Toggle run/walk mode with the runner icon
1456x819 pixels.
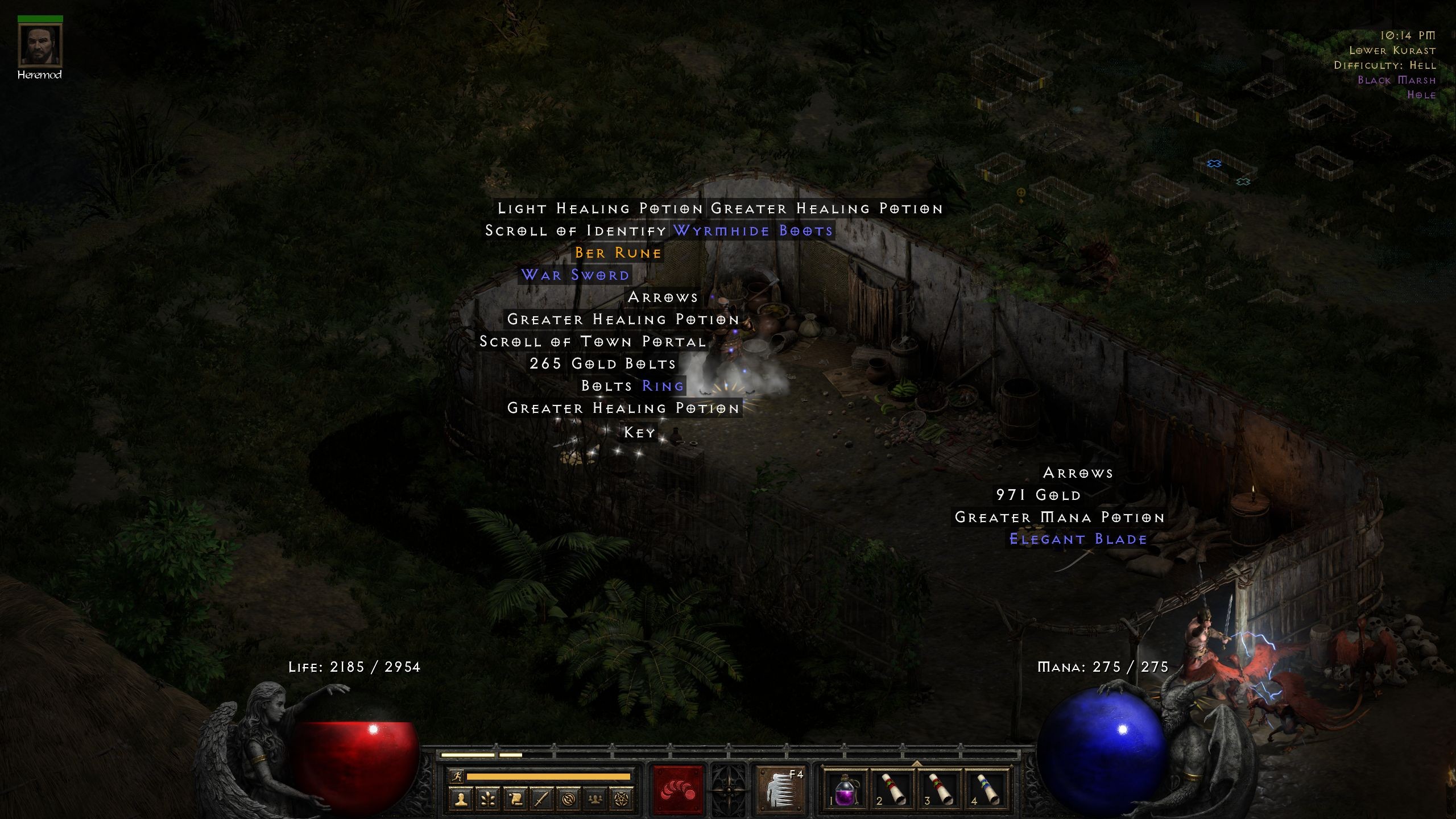[458, 777]
